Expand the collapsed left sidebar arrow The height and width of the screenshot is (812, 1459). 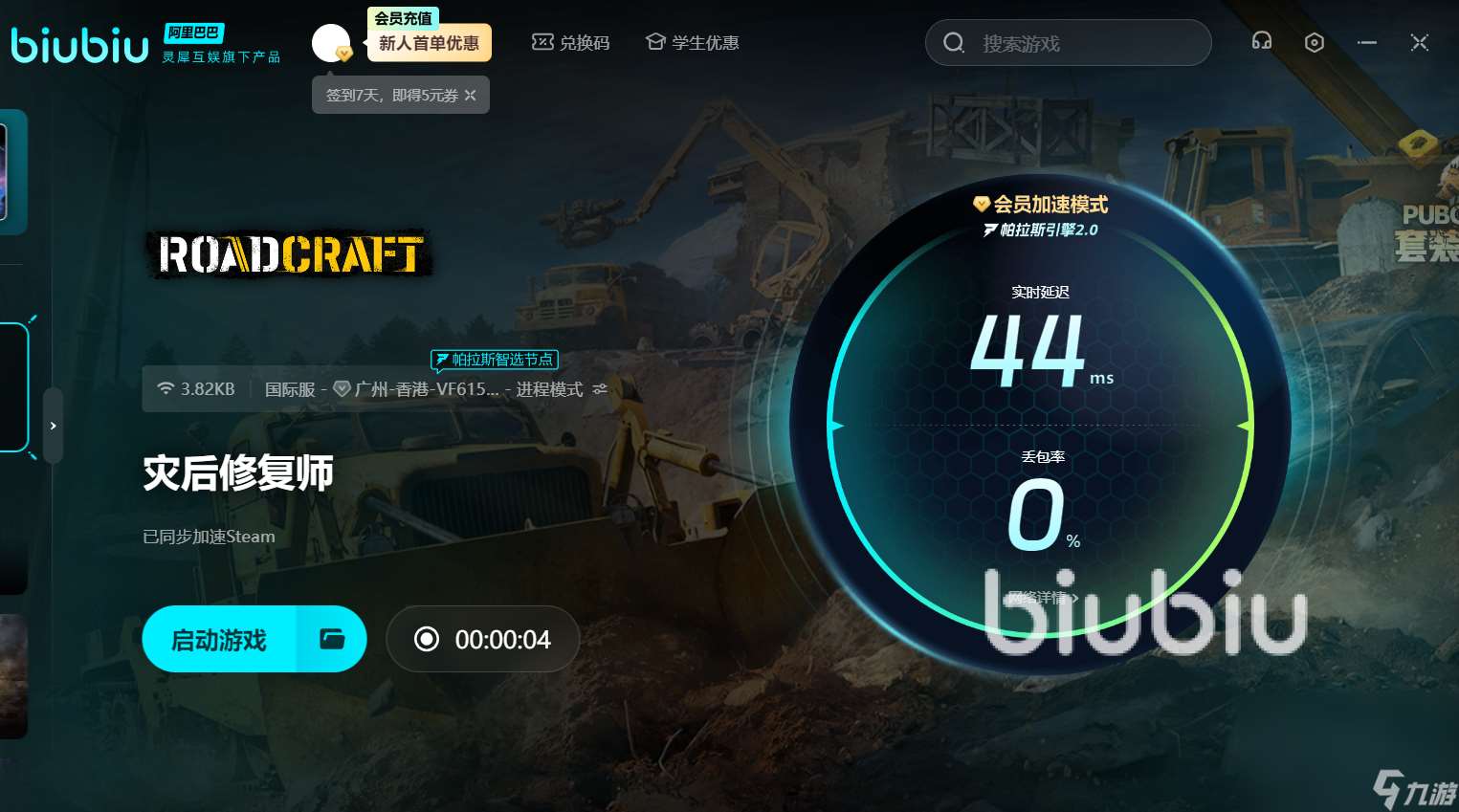coord(53,426)
